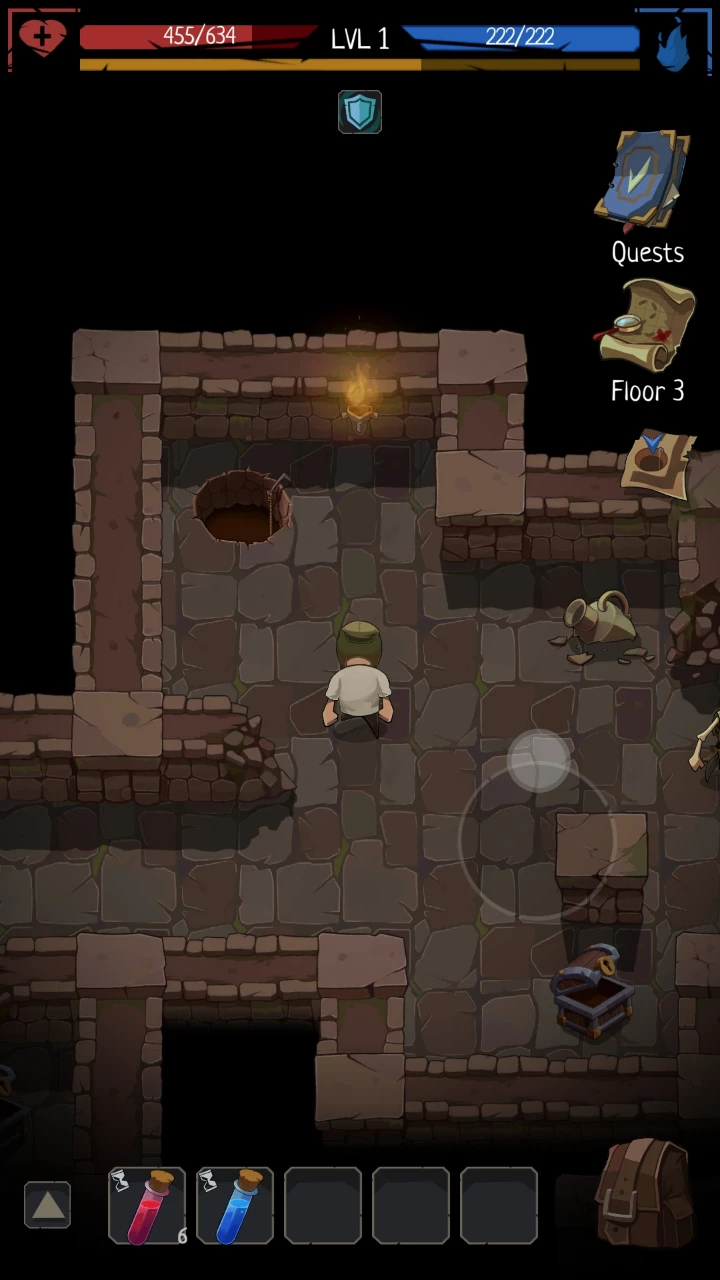Screen dimensions: 720x1280
Task: Select the shield buff status icon
Action: 360,112
